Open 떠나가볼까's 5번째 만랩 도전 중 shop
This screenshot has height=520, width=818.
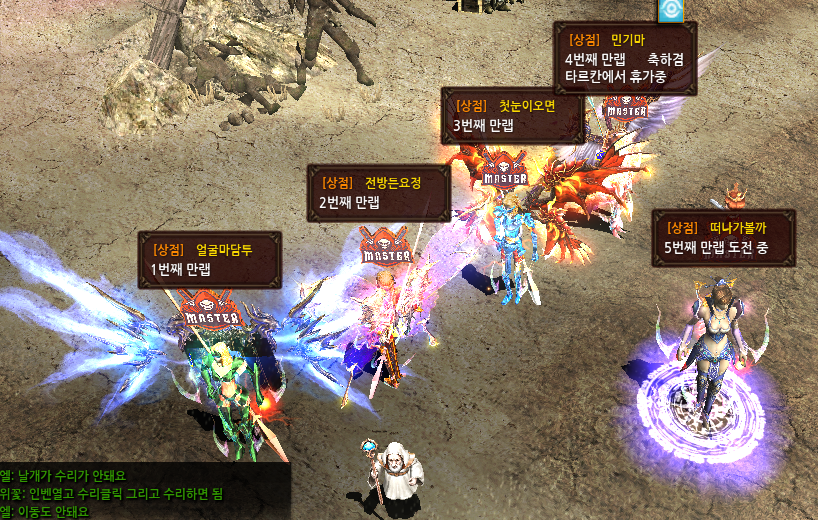pos(723,237)
